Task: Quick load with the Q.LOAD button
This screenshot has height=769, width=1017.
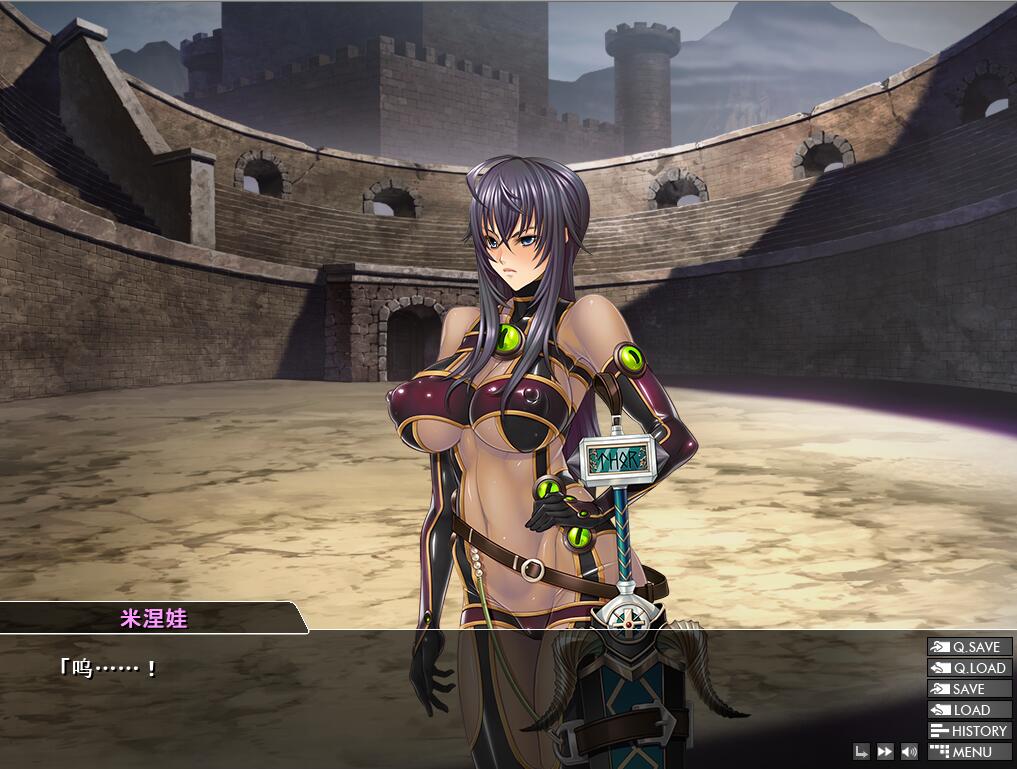Action: [x=969, y=668]
